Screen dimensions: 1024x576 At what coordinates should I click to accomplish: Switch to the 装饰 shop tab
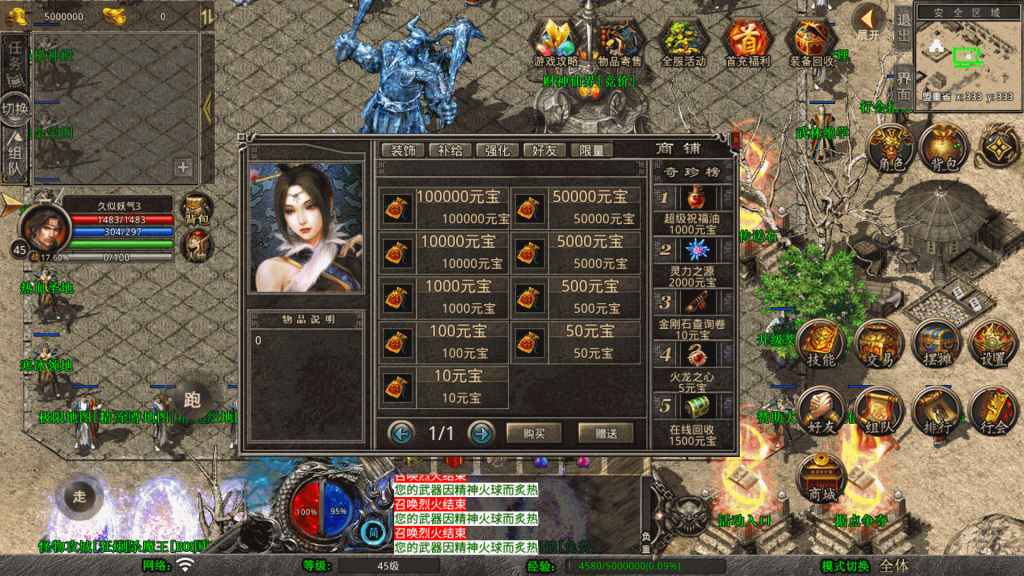(402, 150)
